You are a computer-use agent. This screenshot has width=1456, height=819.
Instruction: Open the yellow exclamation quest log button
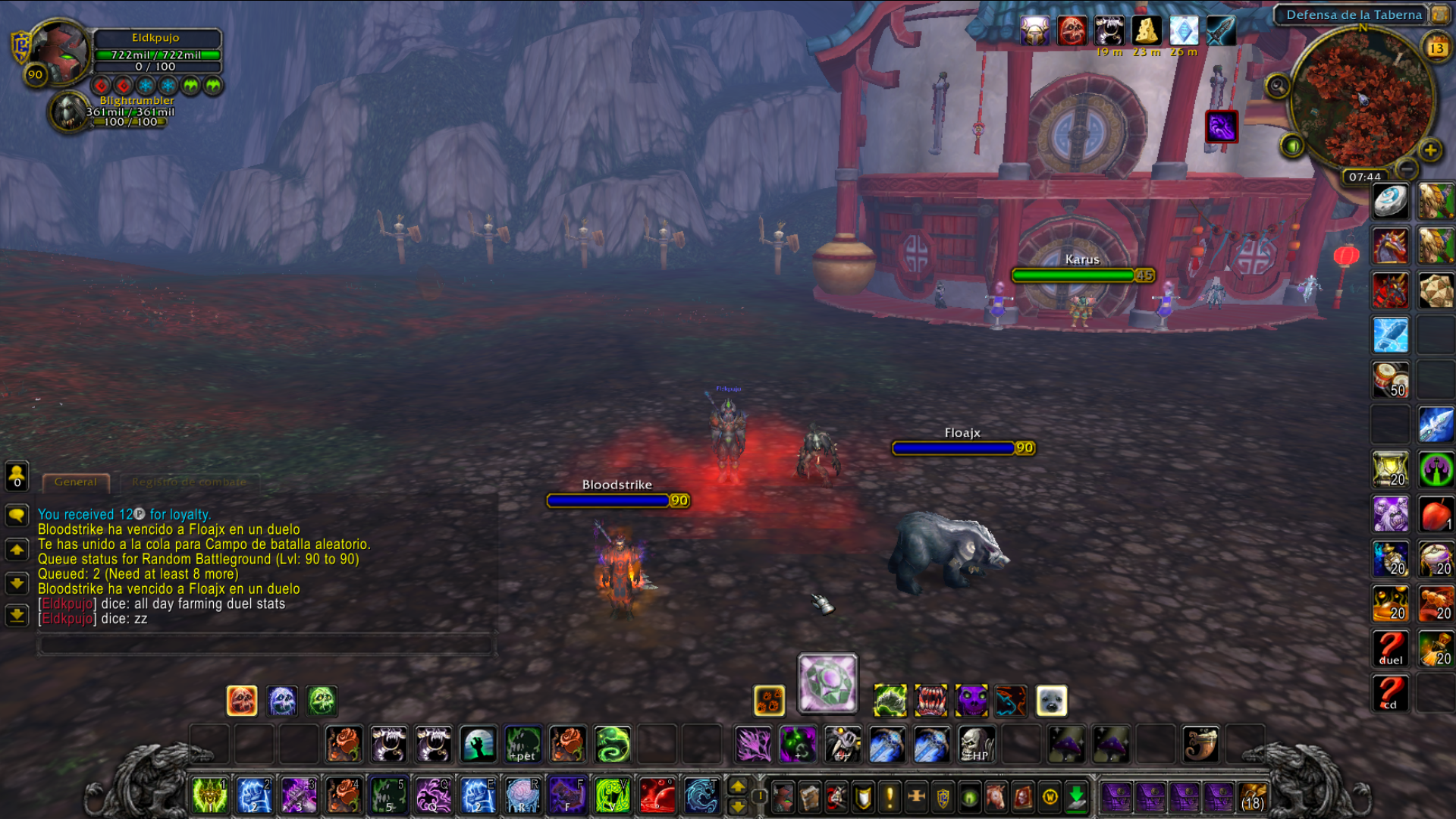pyautogui.click(x=890, y=797)
